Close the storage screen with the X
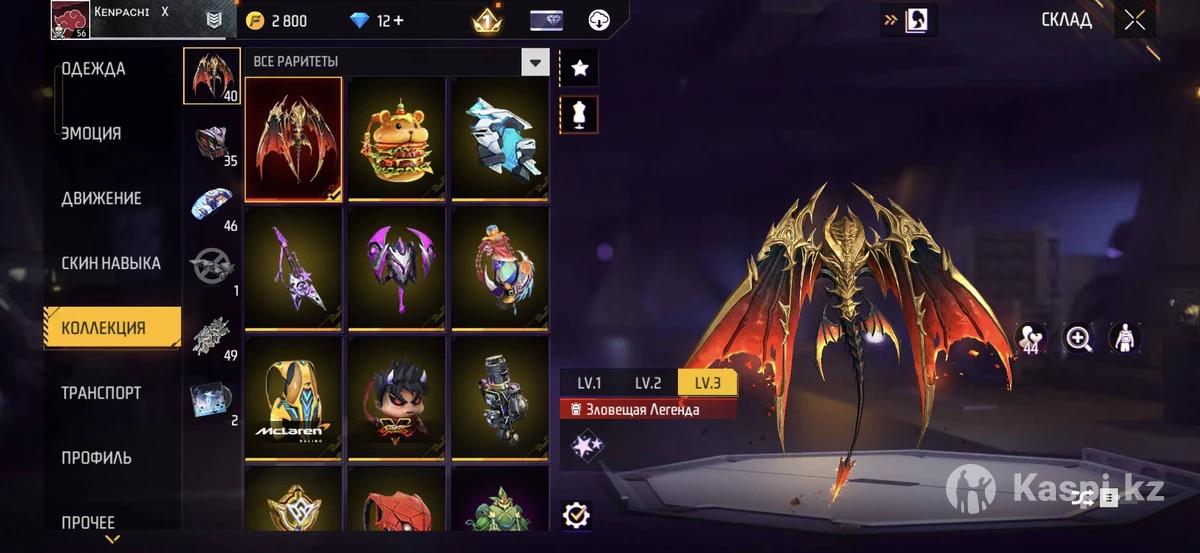 point(1134,21)
